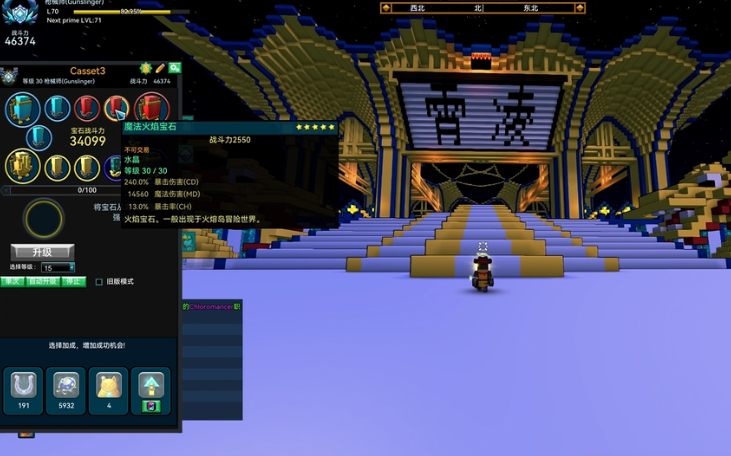
Task: Click the empty gem upgrade socket circle
Action: (44, 219)
